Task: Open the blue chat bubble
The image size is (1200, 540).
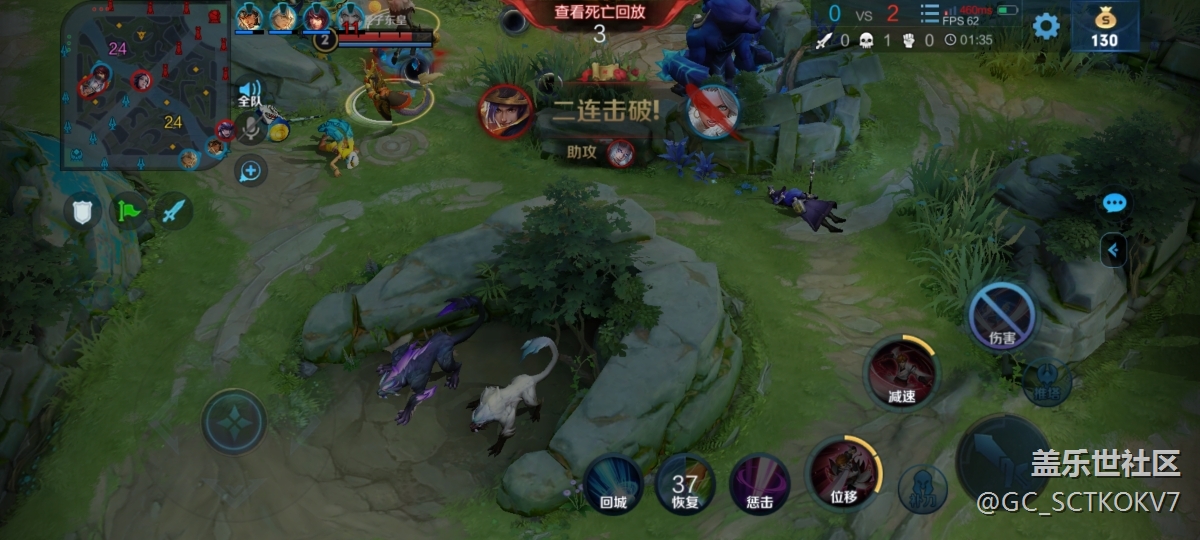Action: [x=1114, y=204]
